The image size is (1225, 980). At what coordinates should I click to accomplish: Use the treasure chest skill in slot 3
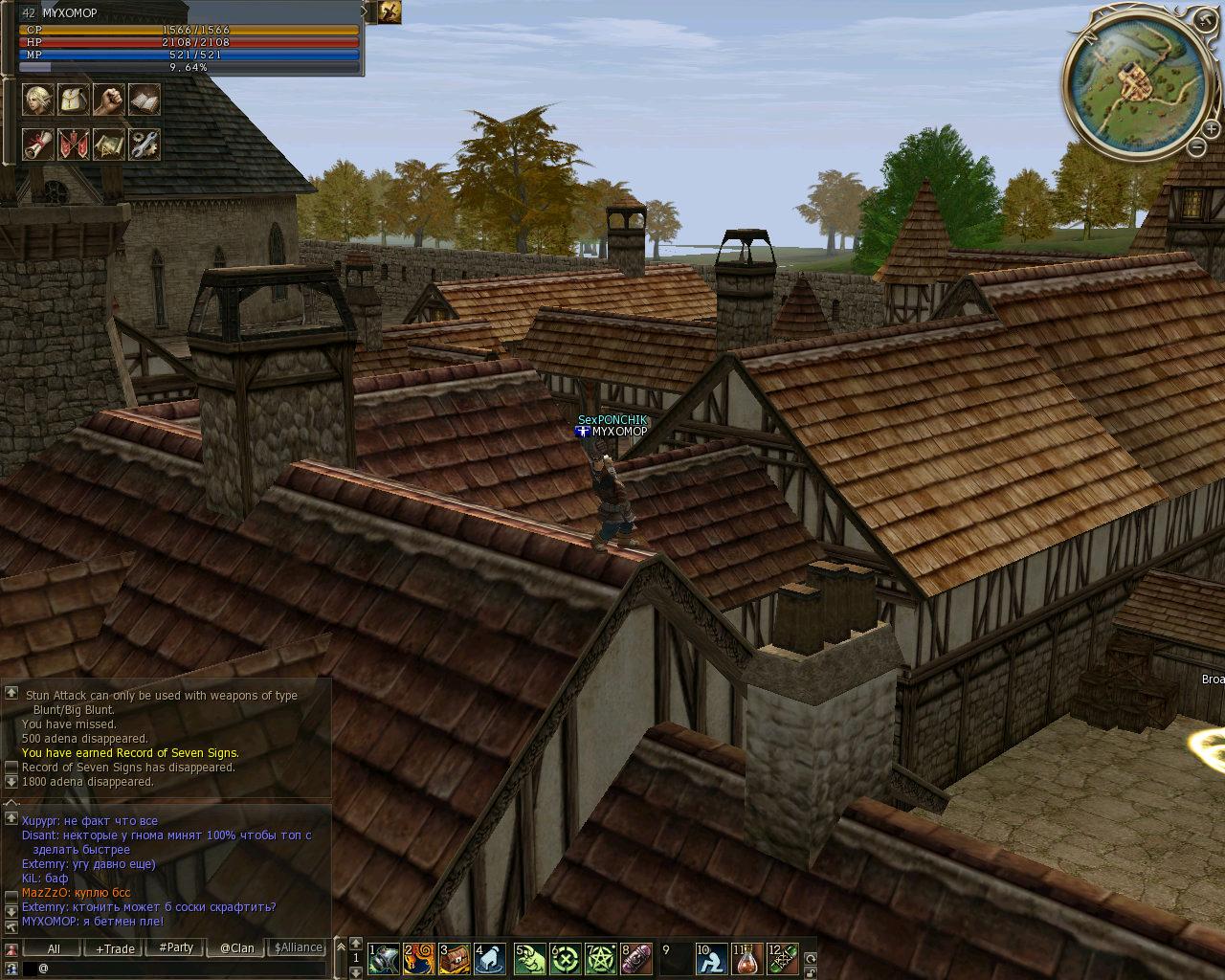click(x=456, y=958)
